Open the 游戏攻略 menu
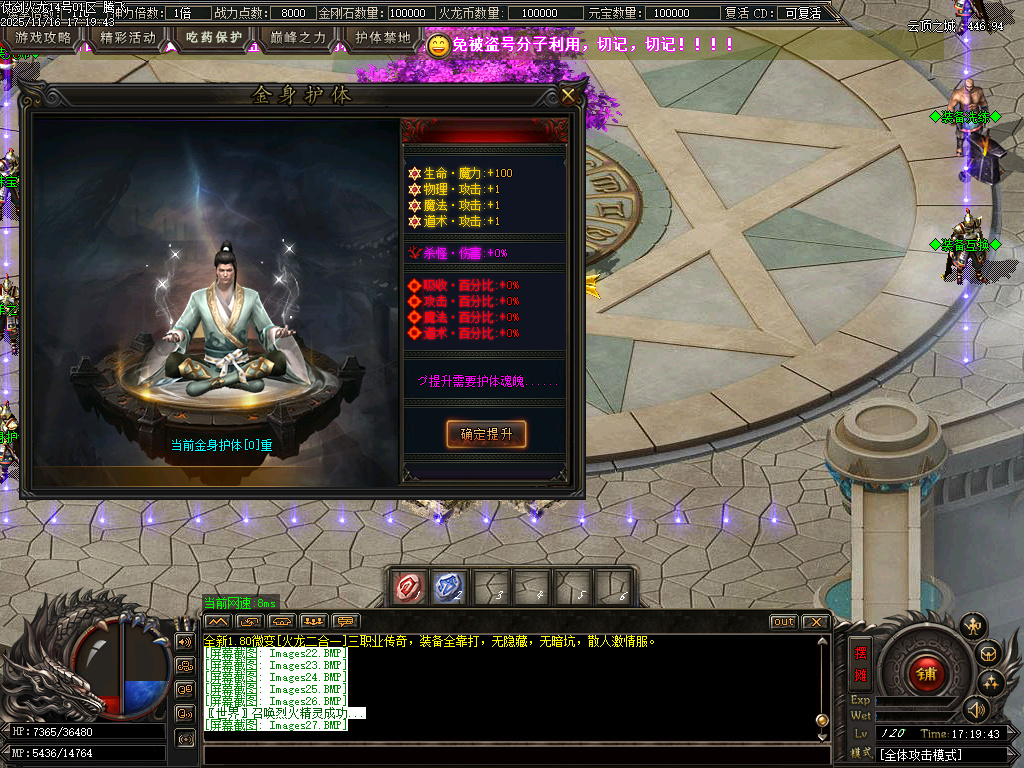The height and width of the screenshot is (768, 1024). click(43, 38)
